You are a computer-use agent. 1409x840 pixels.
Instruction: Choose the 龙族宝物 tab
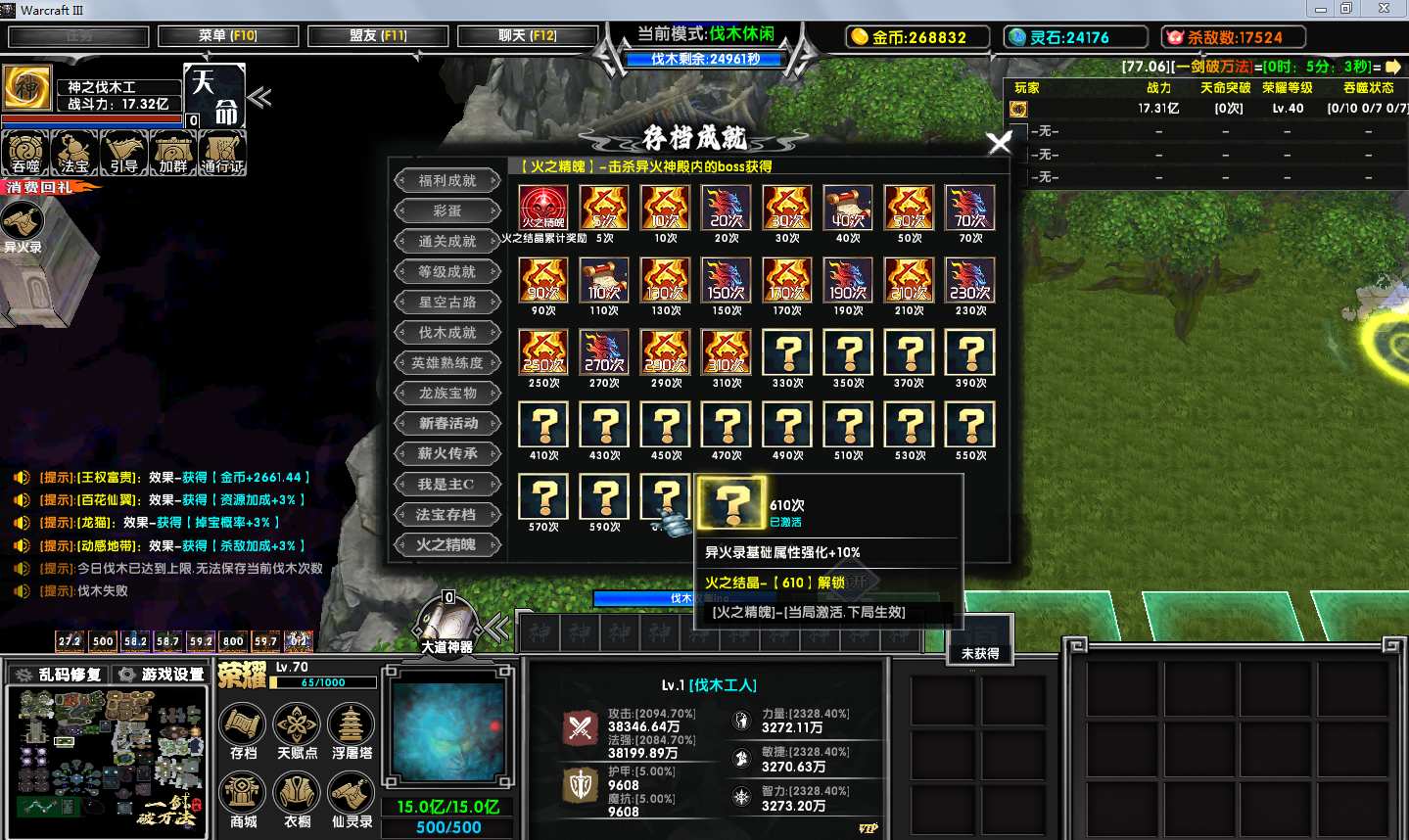coord(447,394)
